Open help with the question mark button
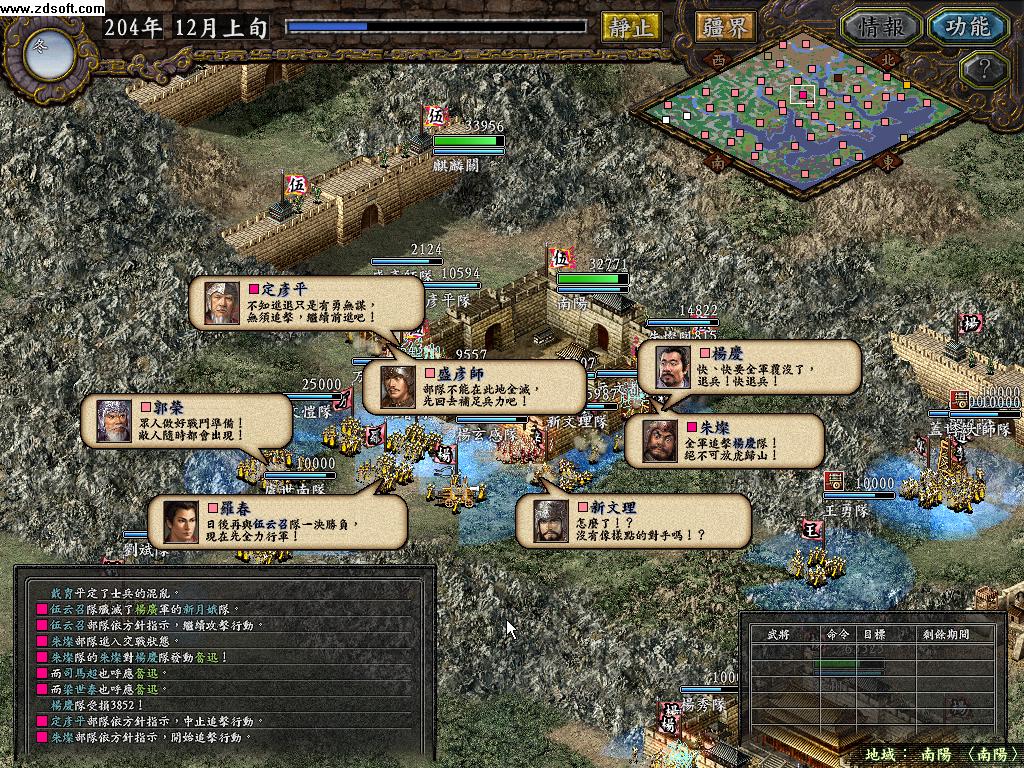 point(981,70)
